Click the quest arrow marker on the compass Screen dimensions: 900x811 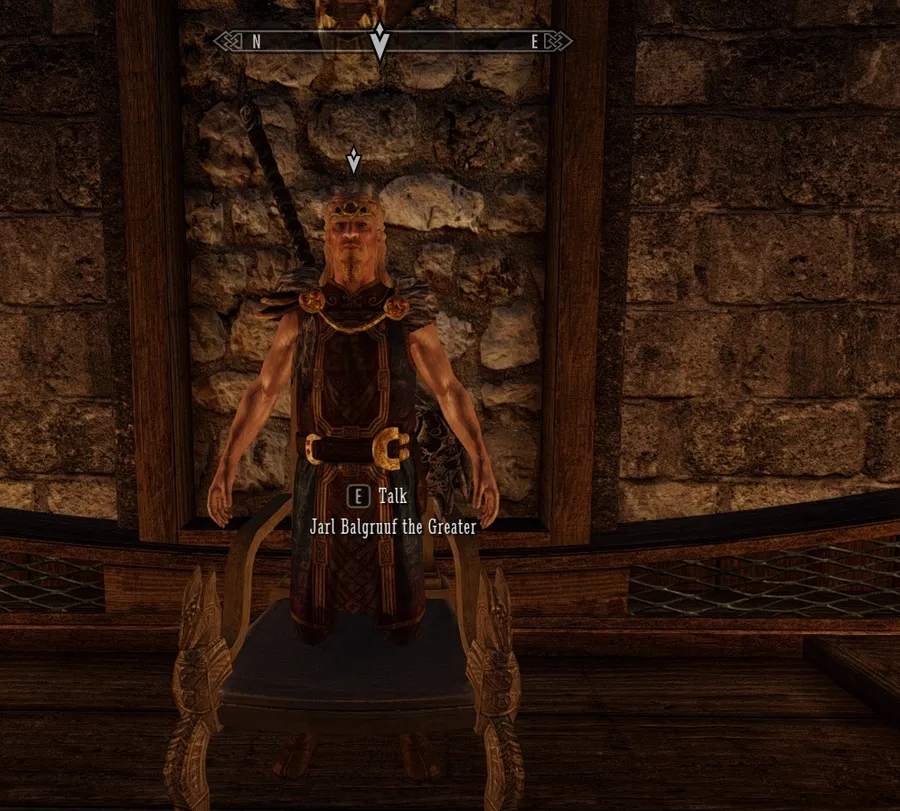tap(379, 43)
